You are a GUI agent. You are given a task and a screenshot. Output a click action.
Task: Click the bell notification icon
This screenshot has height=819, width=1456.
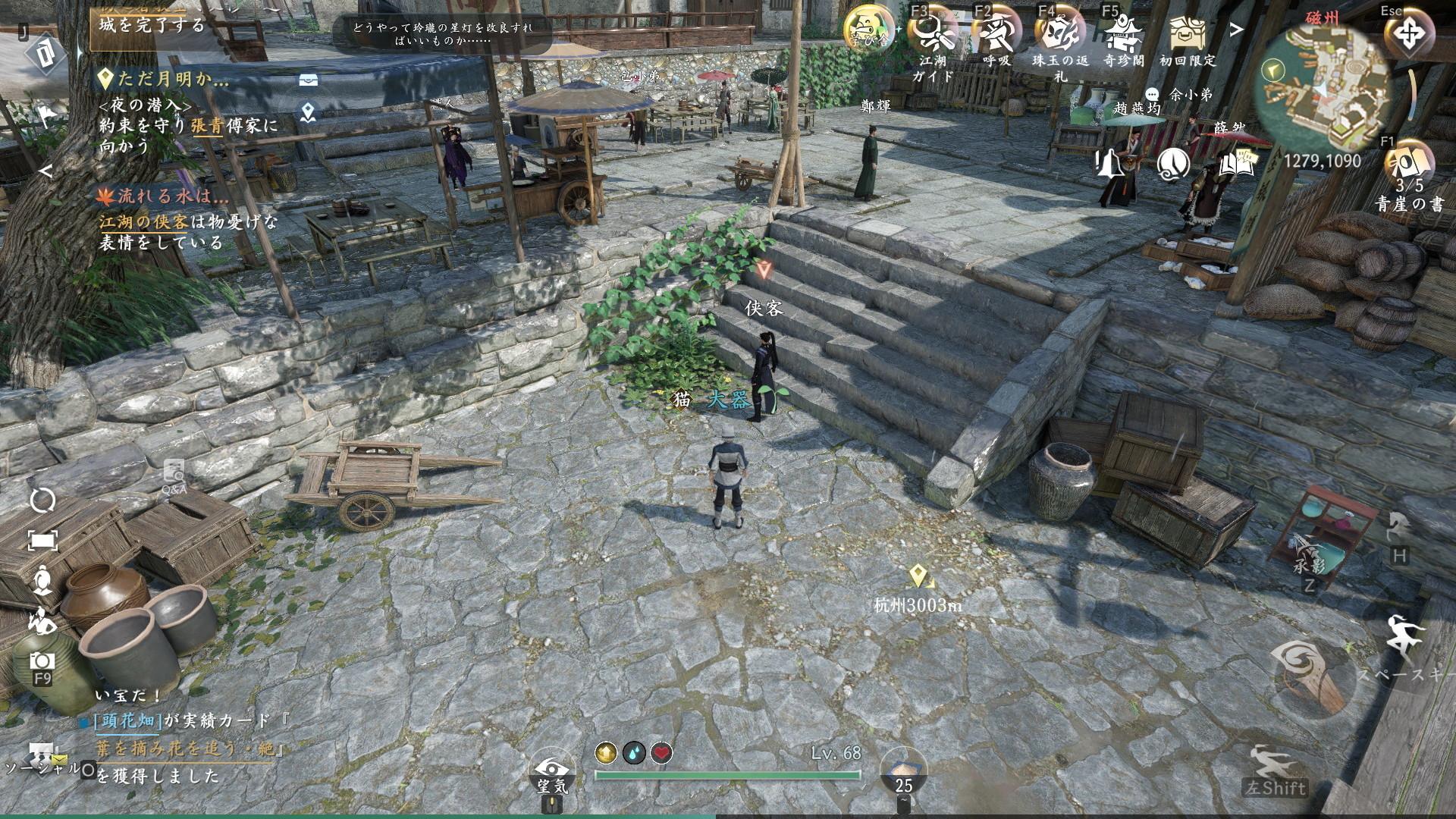[1109, 163]
